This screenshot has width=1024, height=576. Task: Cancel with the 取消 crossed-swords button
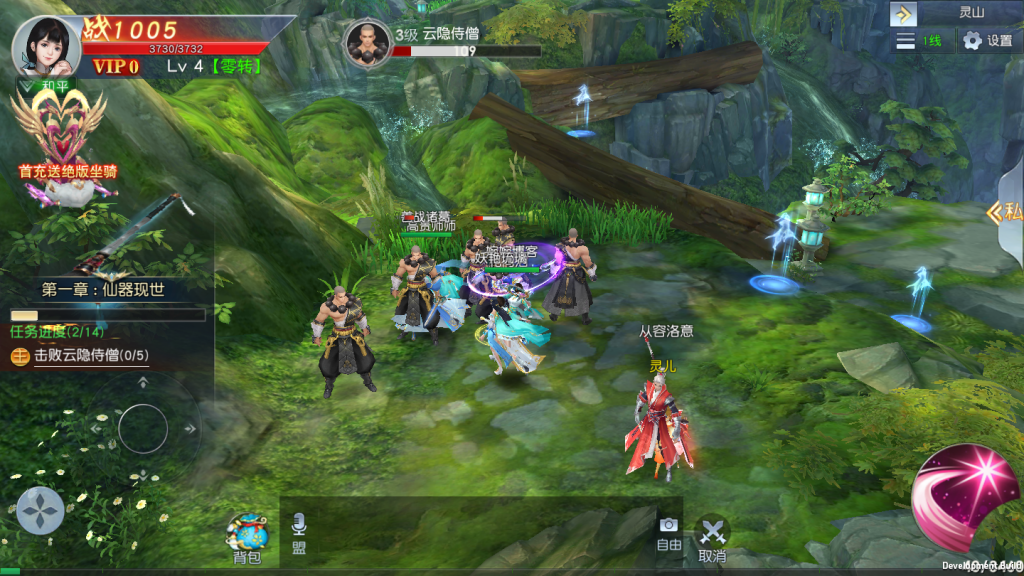[x=712, y=538]
